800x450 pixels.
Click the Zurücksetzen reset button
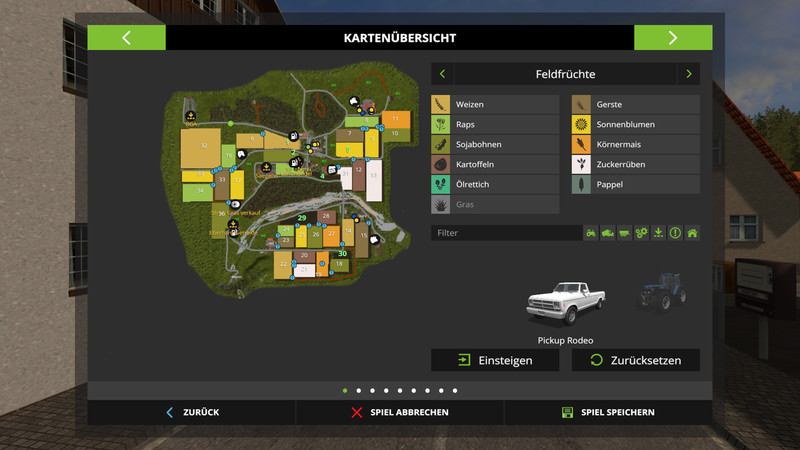tap(635, 360)
